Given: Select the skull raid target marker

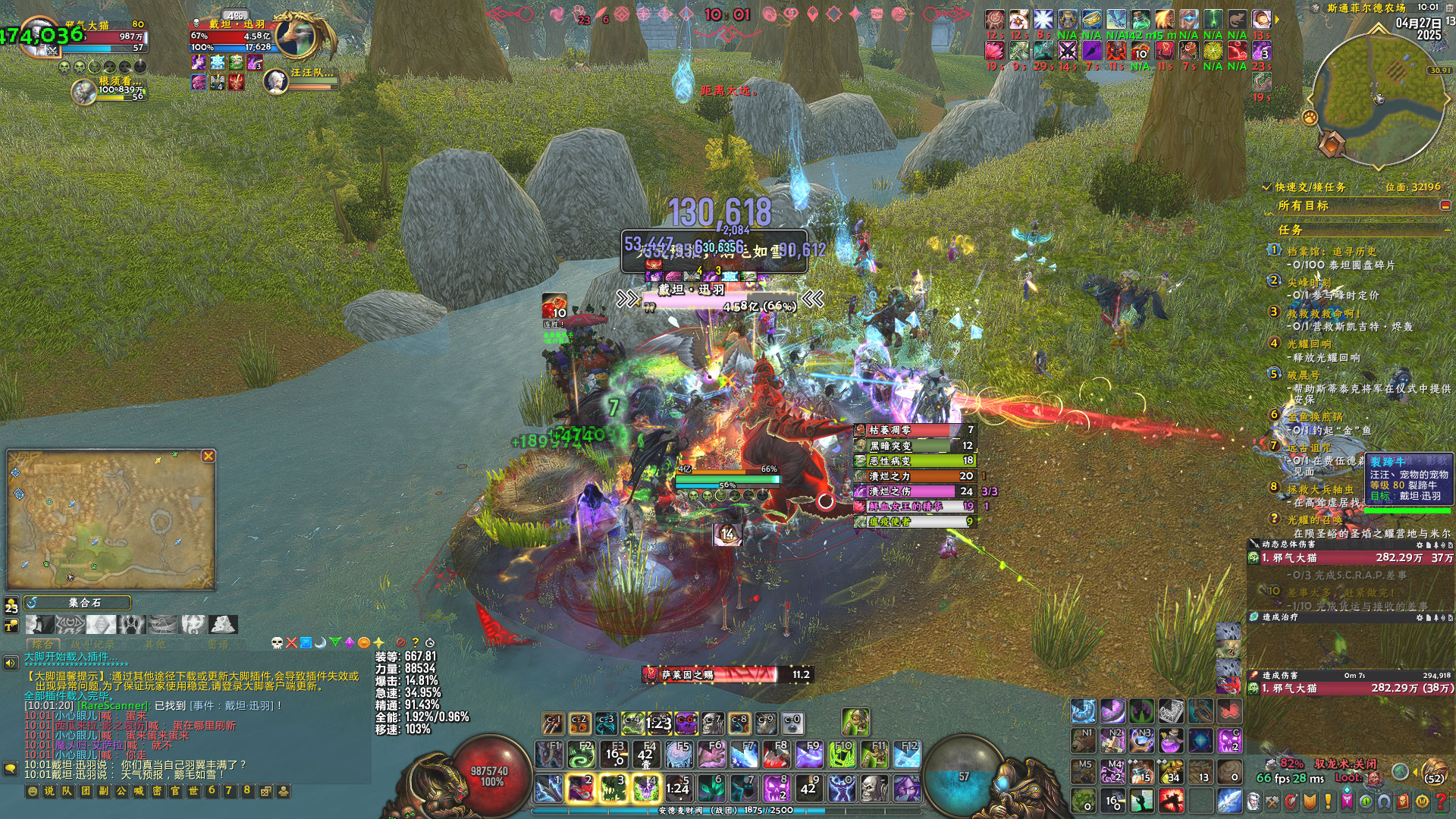Looking at the screenshot, I should point(277,643).
